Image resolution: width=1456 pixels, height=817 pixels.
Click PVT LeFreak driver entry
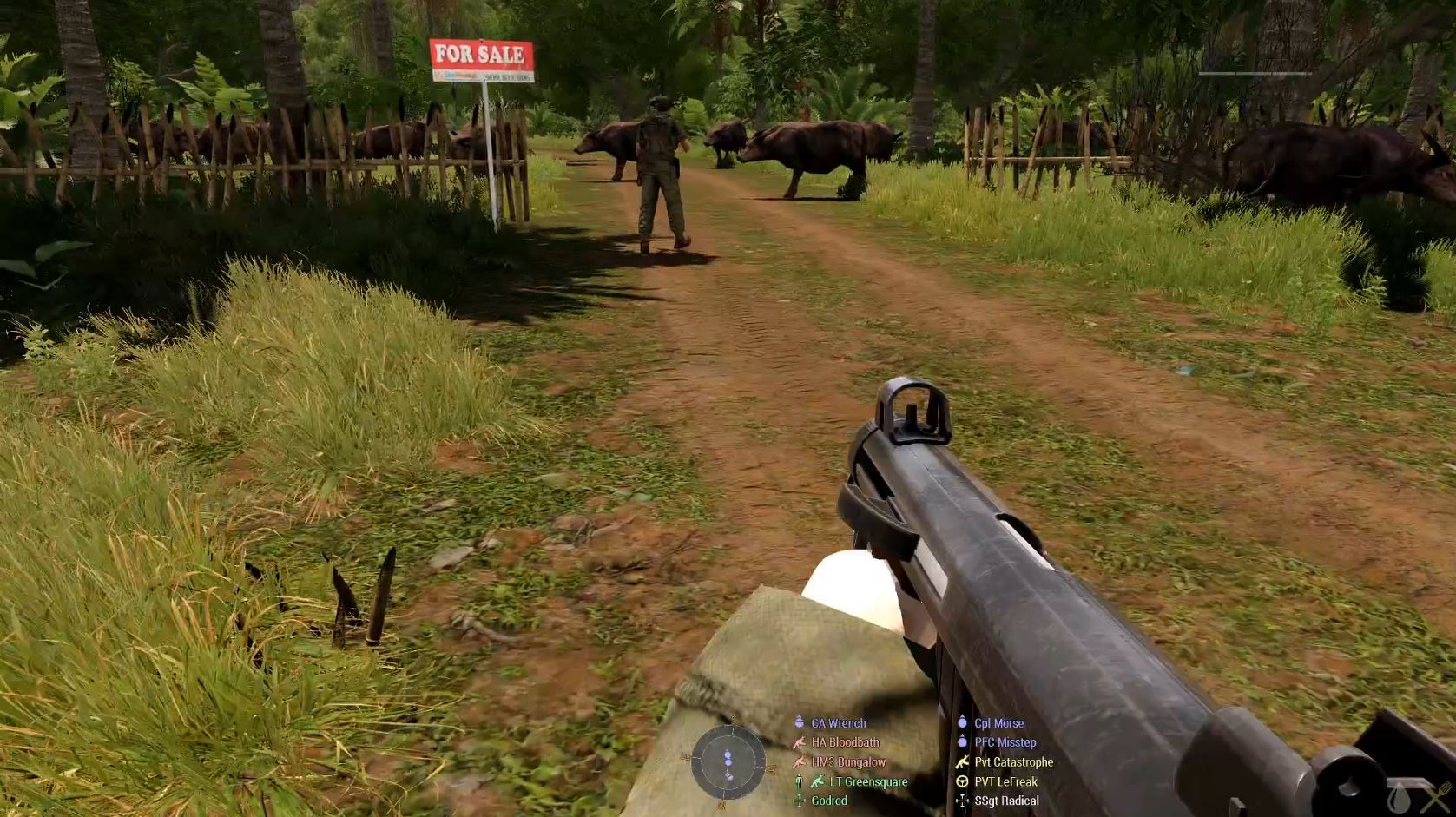point(1005,781)
